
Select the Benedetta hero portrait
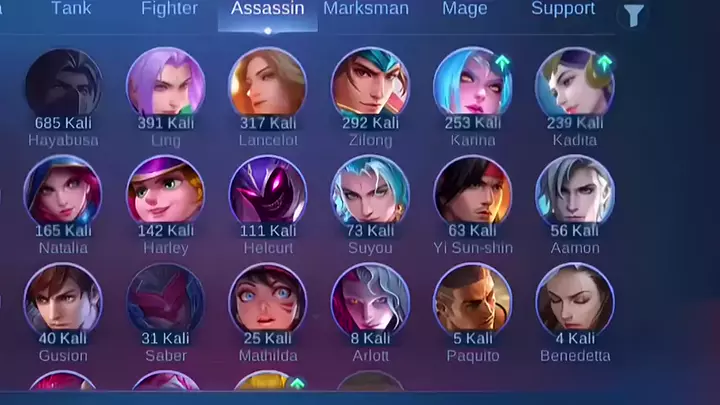(574, 300)
